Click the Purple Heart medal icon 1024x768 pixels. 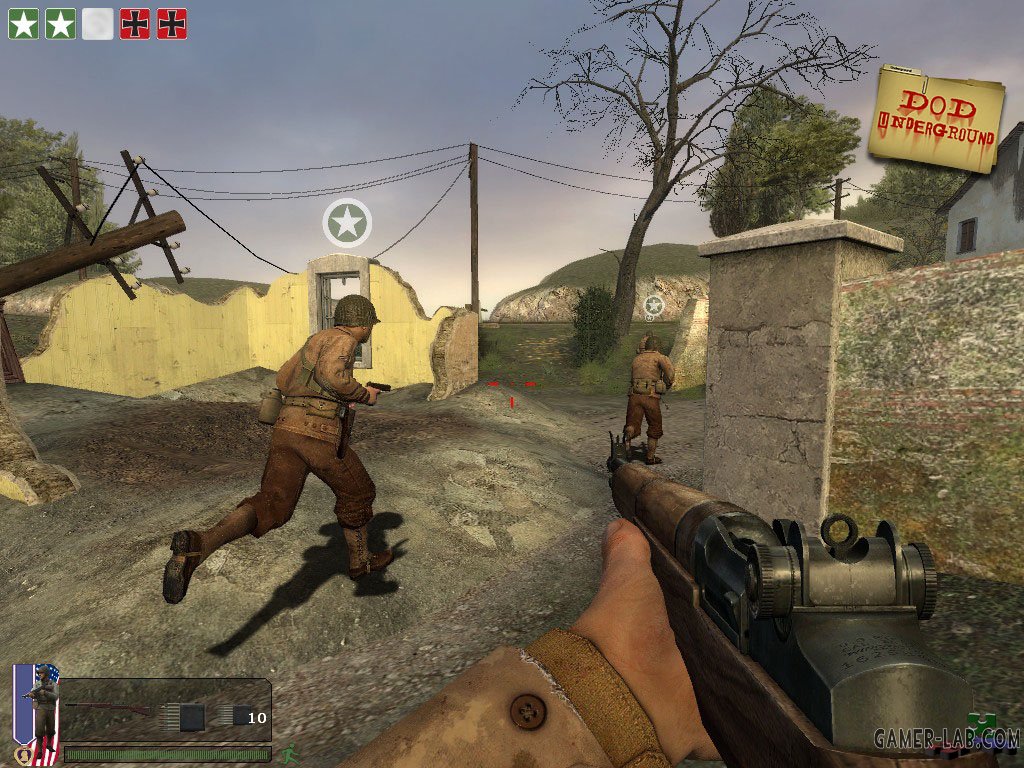point(22,754)
